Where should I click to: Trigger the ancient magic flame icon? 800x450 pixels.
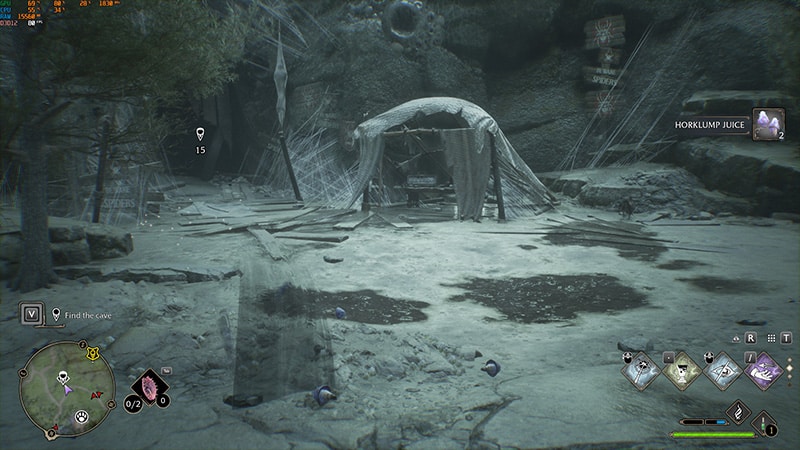(738, 411)
